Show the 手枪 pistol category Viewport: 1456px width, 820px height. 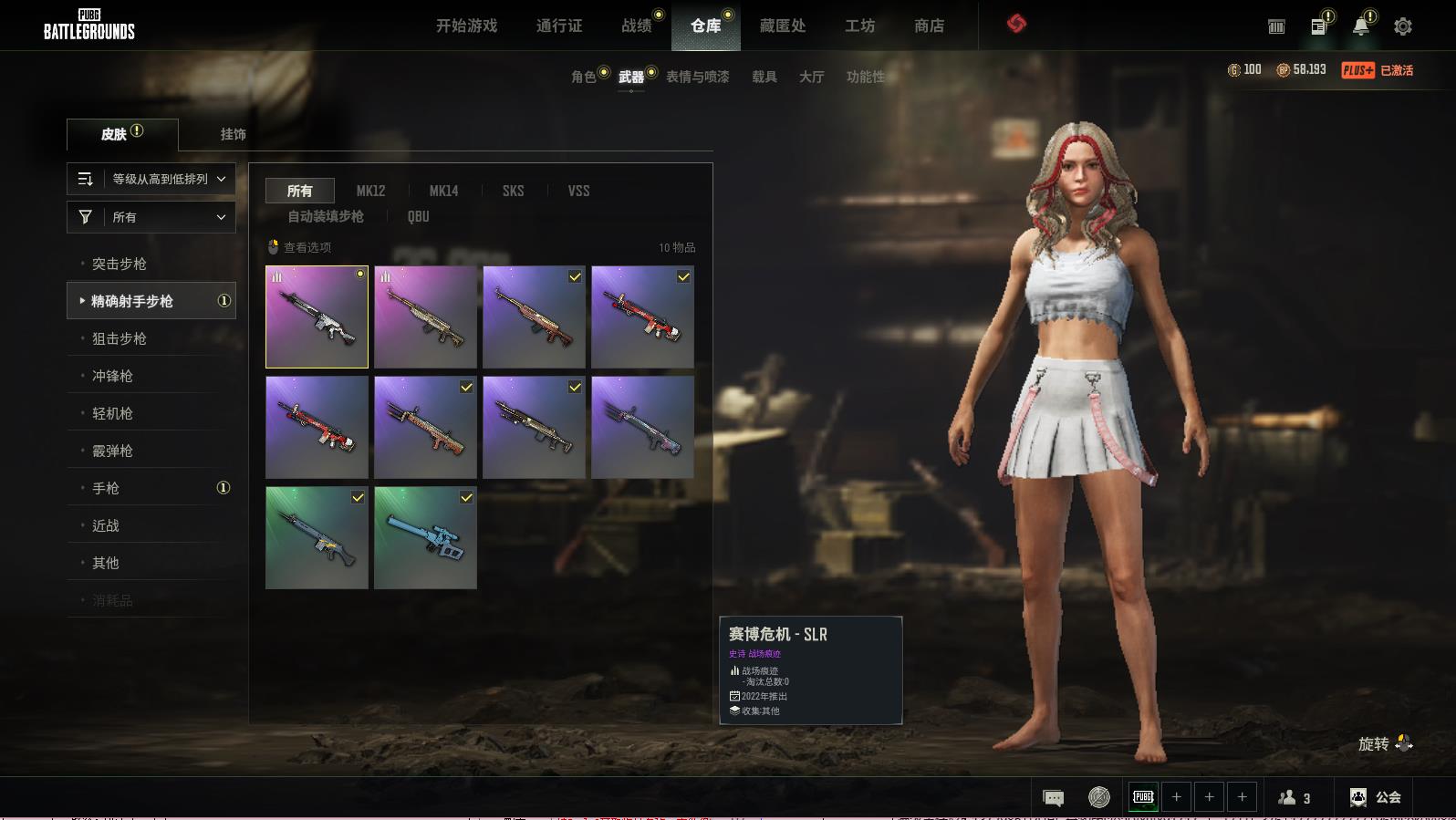(106, 488)
